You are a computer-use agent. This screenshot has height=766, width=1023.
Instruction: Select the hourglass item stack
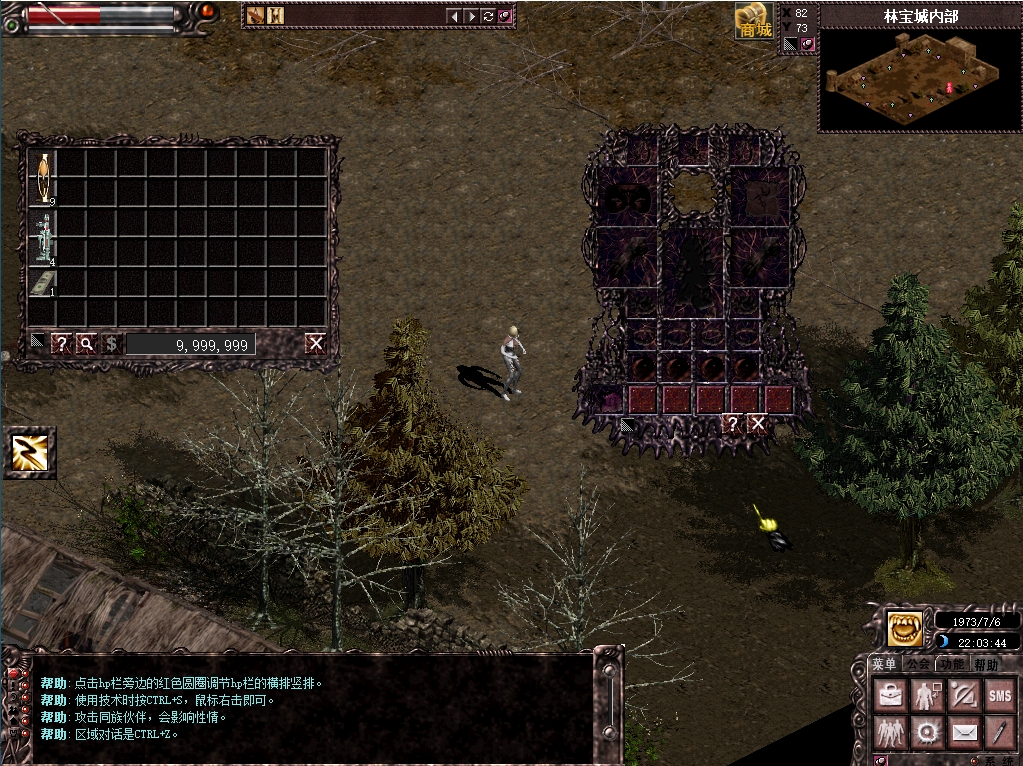click(x=43, y=178)
